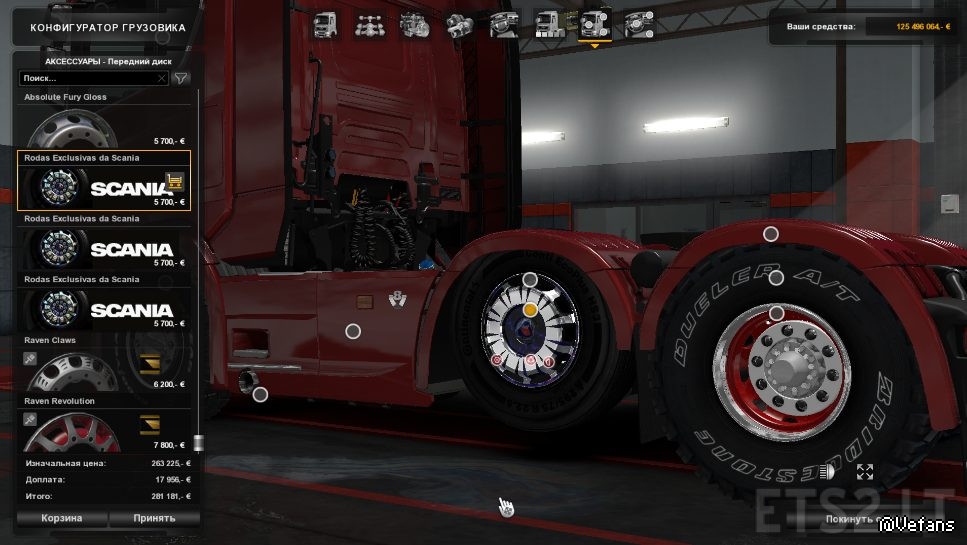Open the truck paint job tab
Image resolution: width=967 pixels, height=545 pixels.
549,24
